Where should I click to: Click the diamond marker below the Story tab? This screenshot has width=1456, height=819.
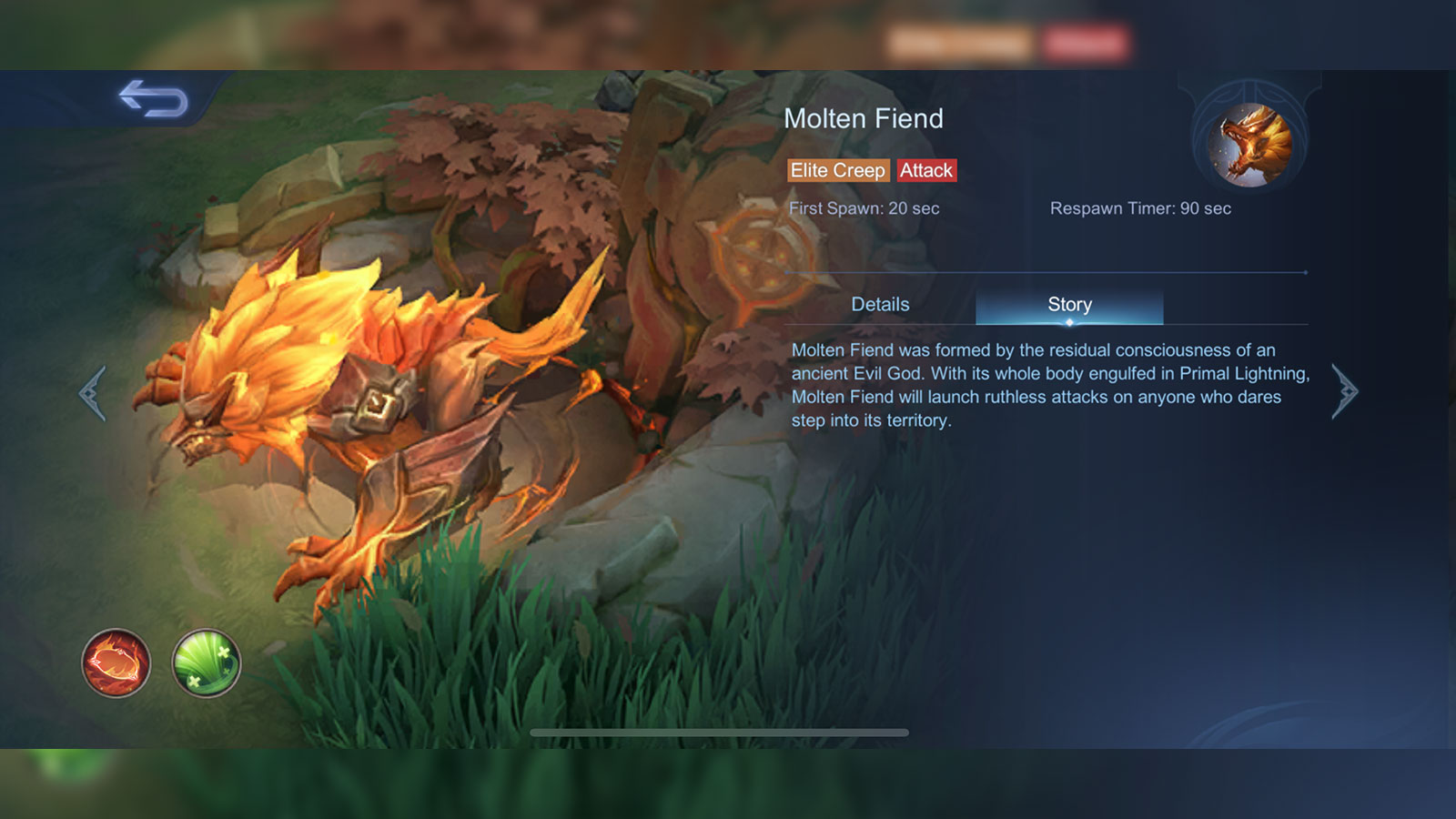(1068, 320)
